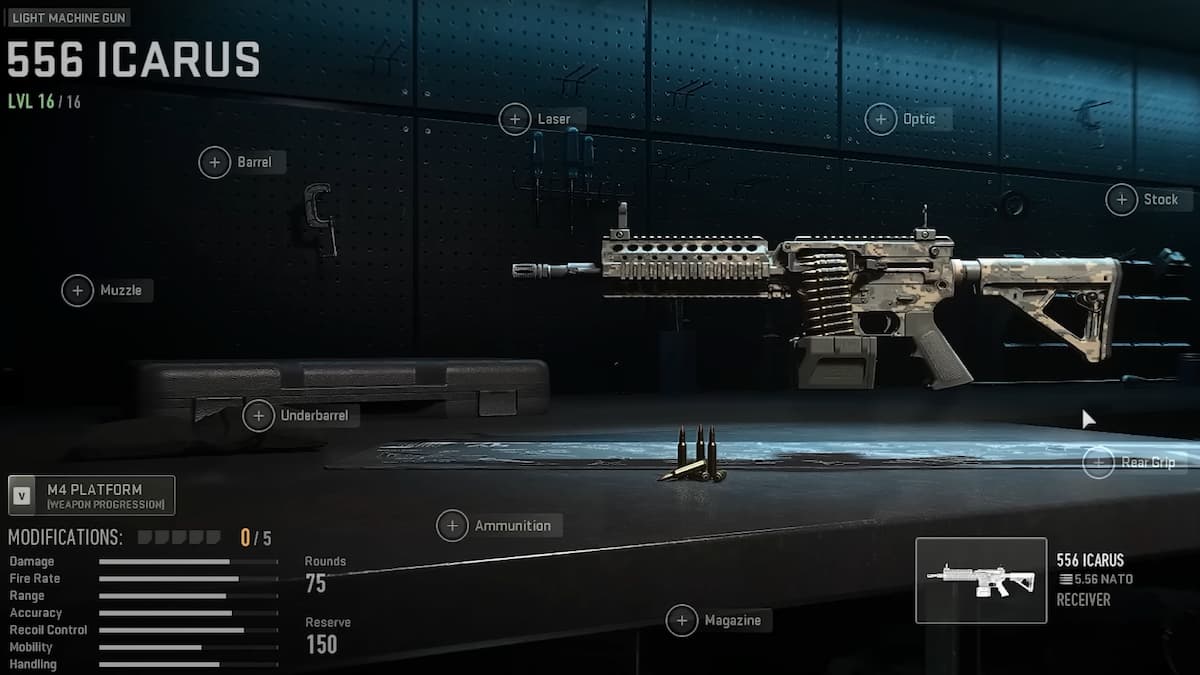Change the Ammunition type
Viewport: 1200px width, 675px height.
tap(453, 526)
